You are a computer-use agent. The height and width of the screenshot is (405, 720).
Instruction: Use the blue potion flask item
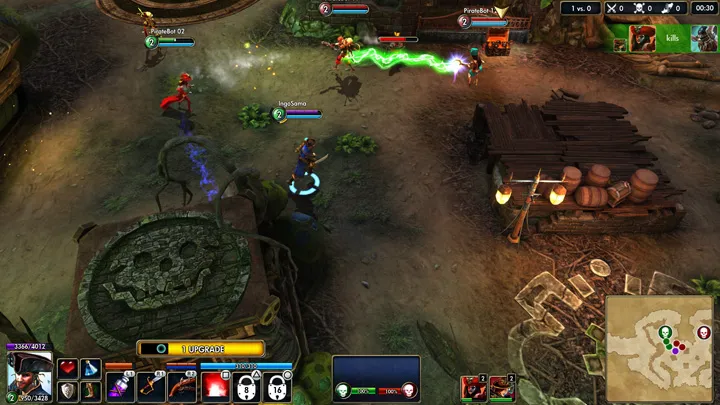[91, 369]
